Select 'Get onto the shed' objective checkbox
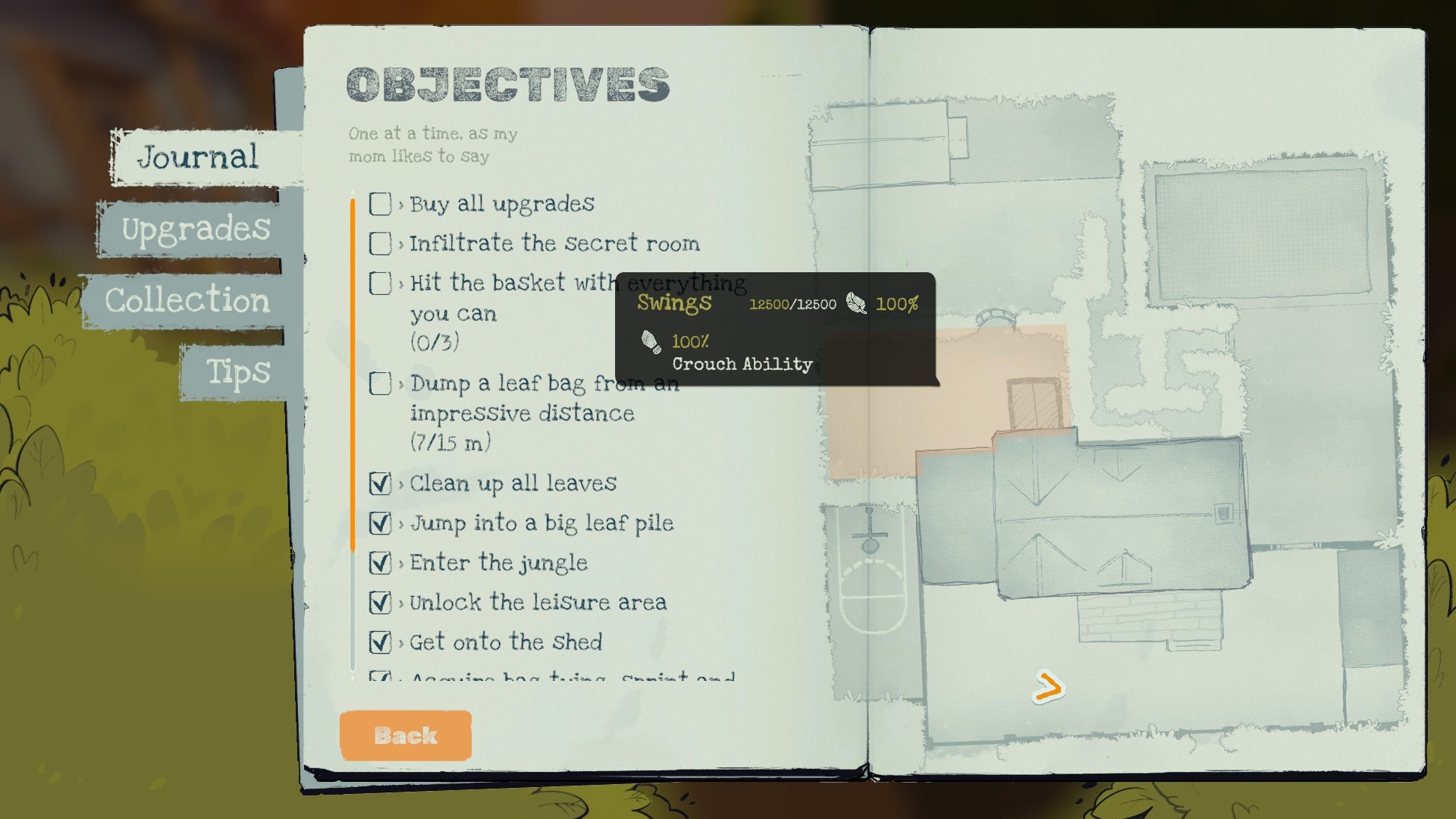Viewport: 1456px width, 819px height. (380, 642)
